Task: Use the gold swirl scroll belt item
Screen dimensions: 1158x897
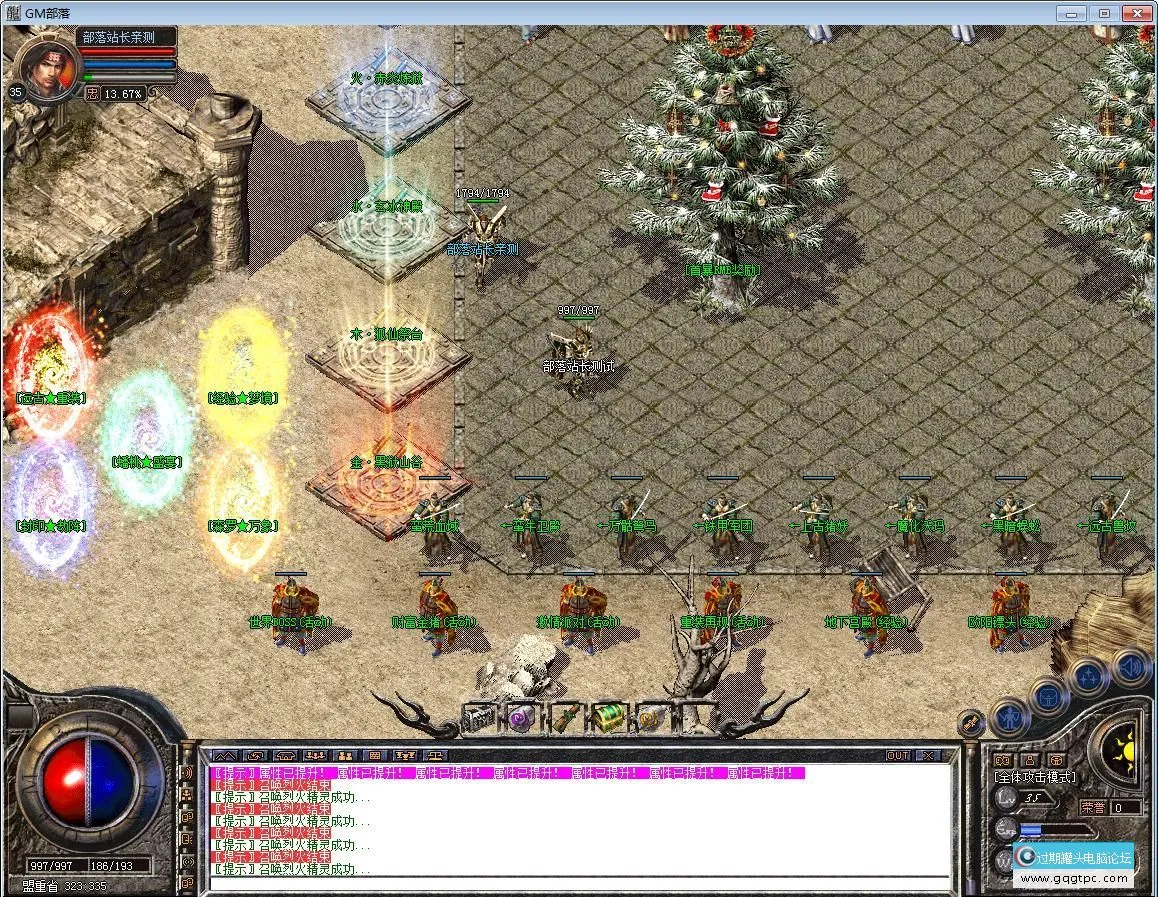Action: (x=651, y=718)
